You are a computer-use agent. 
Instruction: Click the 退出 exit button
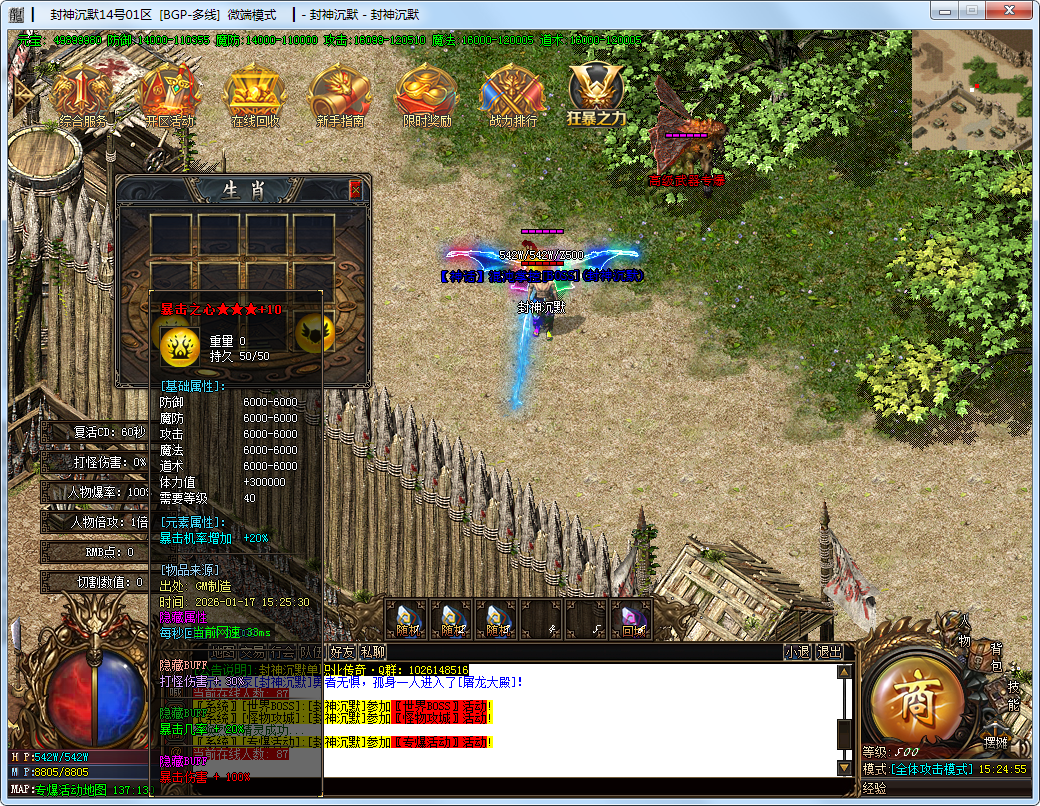pyautogui.click(x=830, y=652)
